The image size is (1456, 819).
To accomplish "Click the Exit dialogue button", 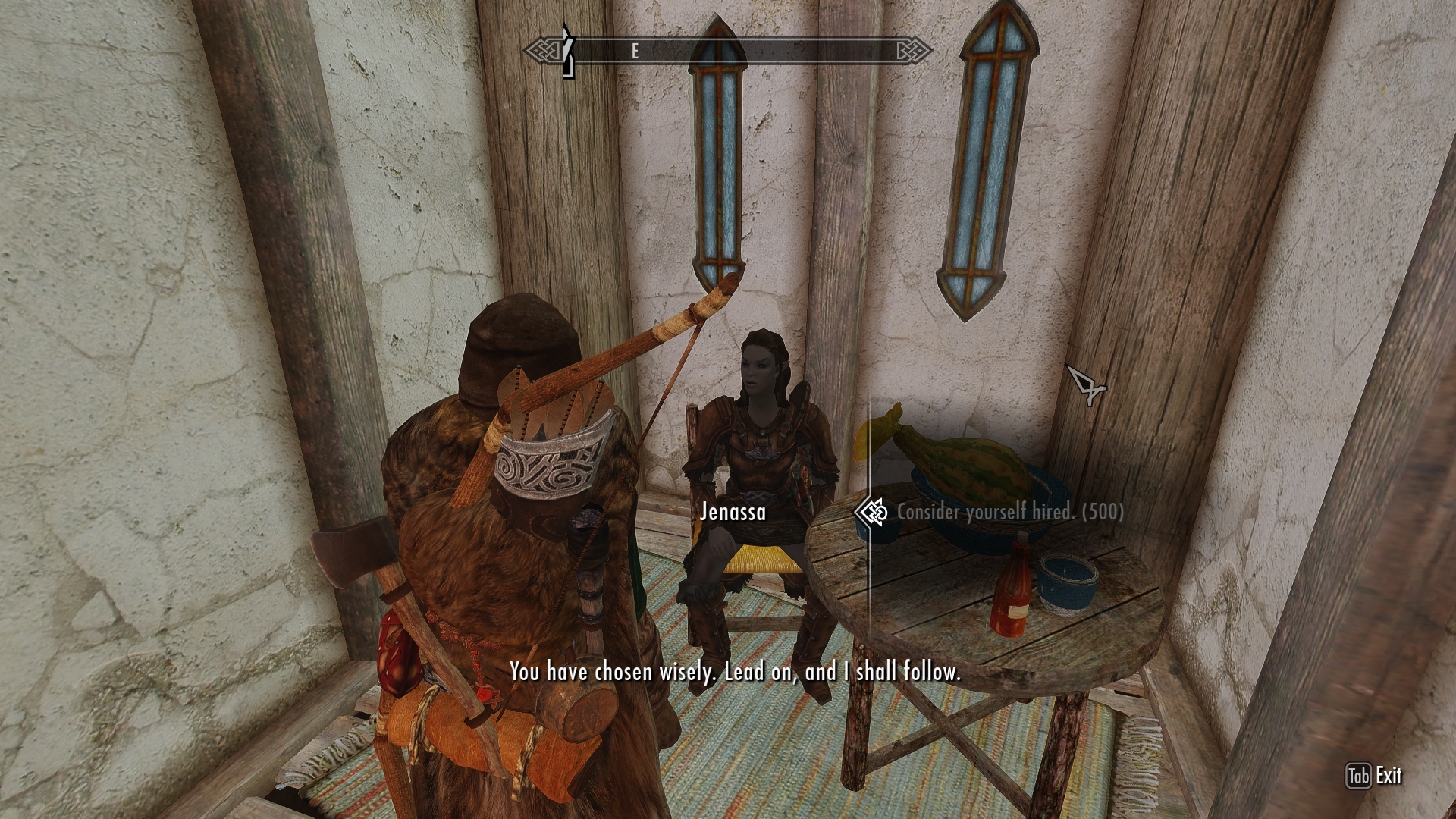I will [x=1374, y=776].
